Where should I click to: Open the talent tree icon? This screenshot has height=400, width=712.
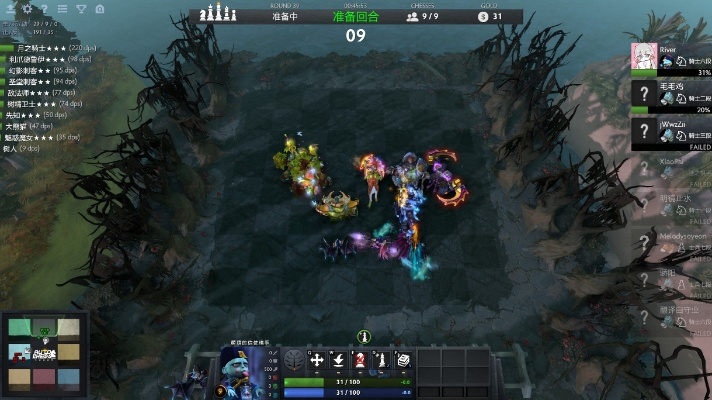[x=295, y=361]
